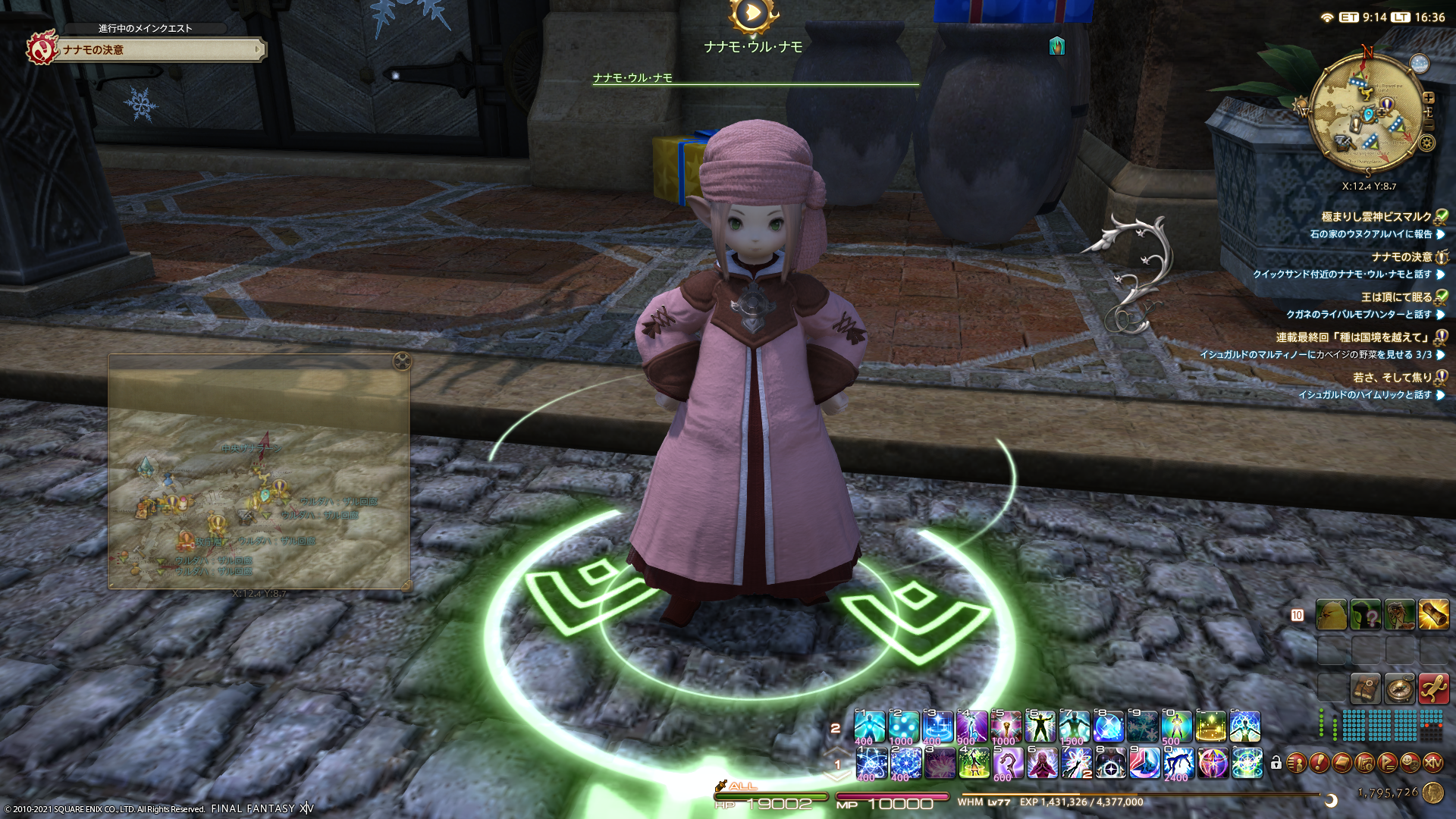Use the glowing scroll action icon
Screen dimensions: 1456x819
pyautogui.click(x=1433, y=615)
